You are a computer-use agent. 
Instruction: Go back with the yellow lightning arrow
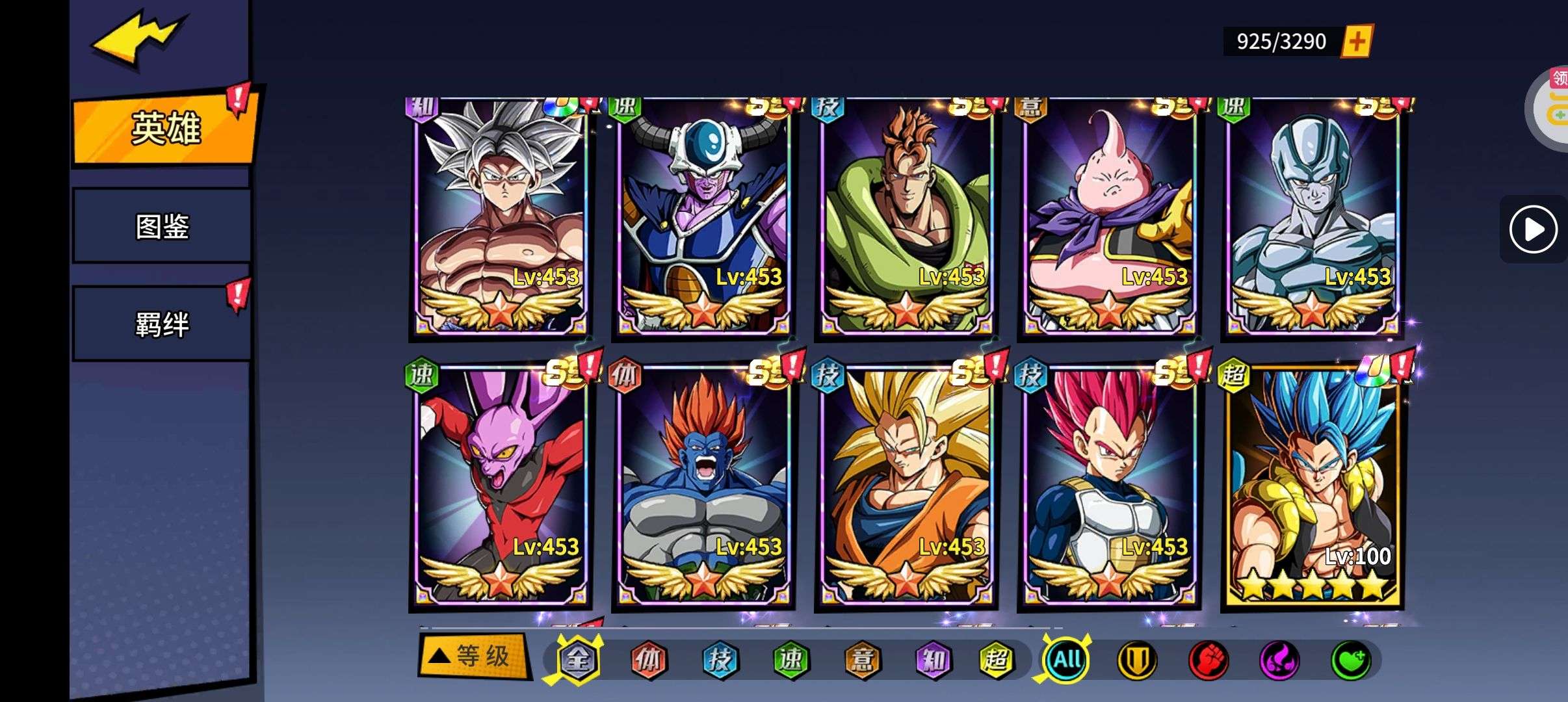(x=138, y=40)
